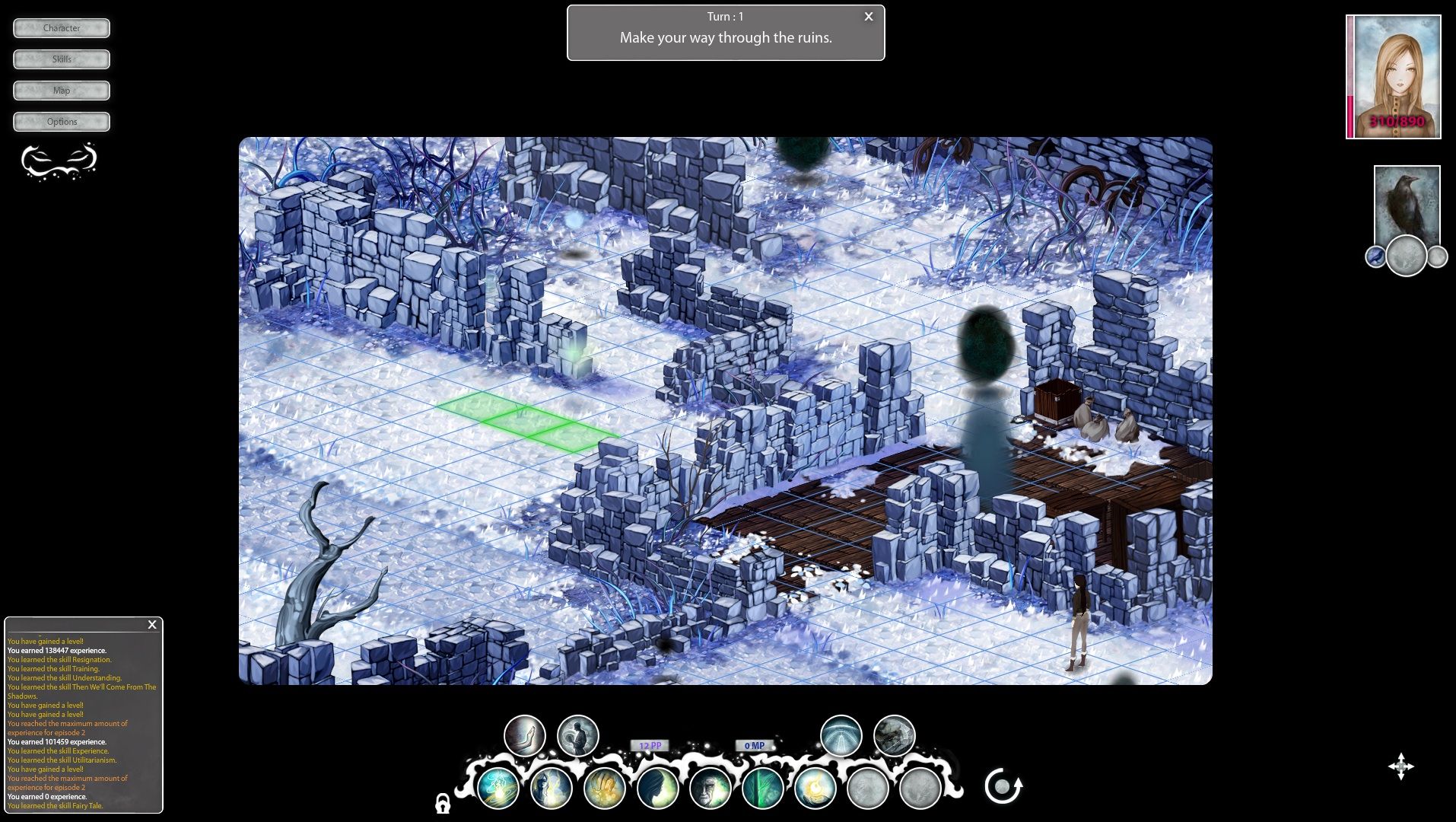
Task: Click the stone passive icon above the skill bar
Action: click(x=894, y=736)
